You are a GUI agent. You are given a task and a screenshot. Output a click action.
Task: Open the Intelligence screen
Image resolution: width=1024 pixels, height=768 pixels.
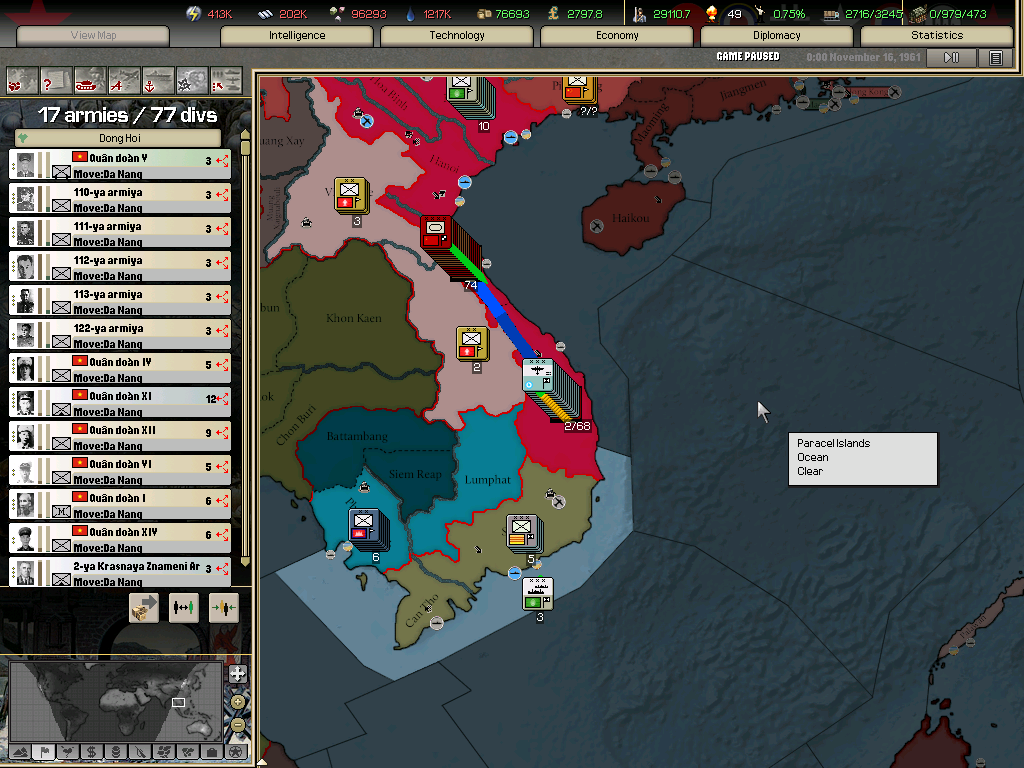coord(297,36)
